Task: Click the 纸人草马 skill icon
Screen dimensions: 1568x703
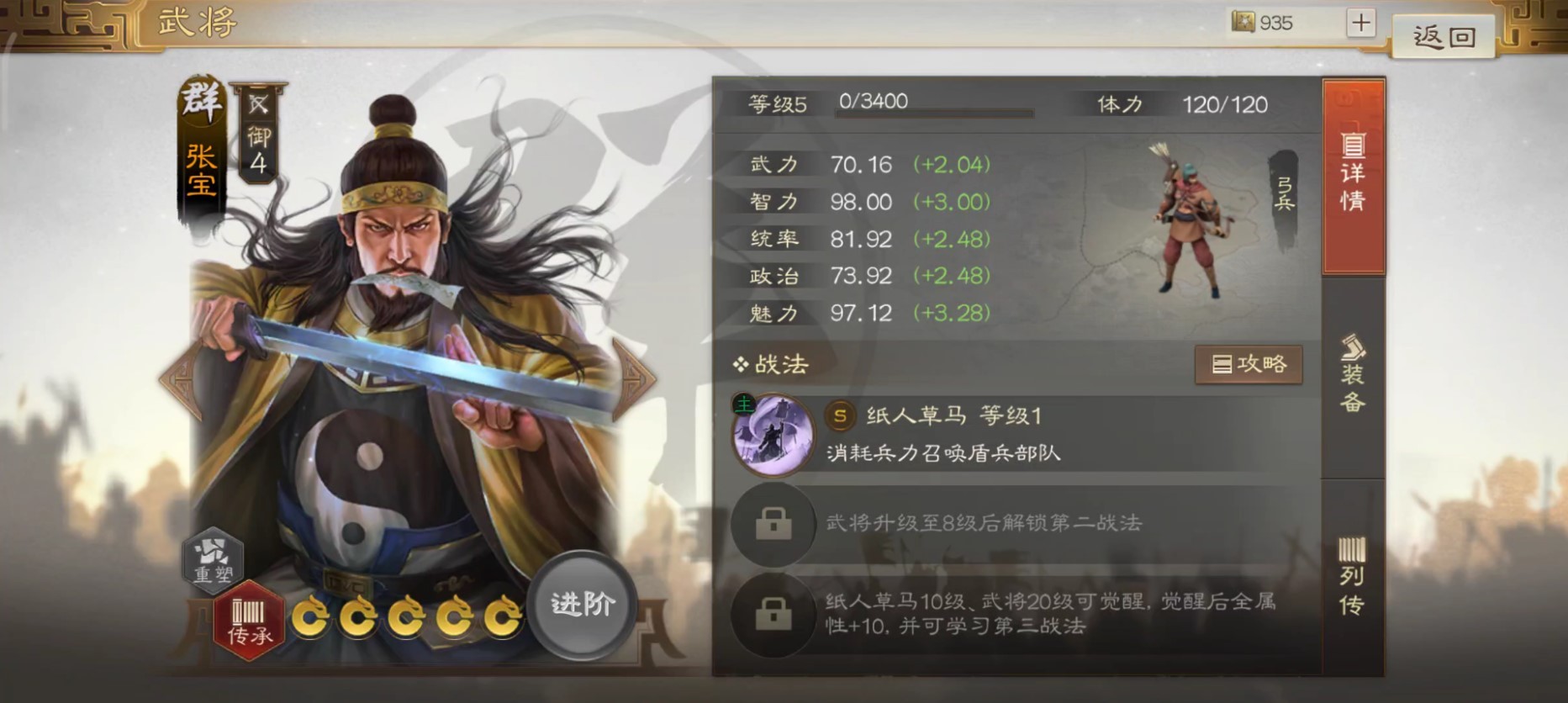Action: tap(774, 435)
